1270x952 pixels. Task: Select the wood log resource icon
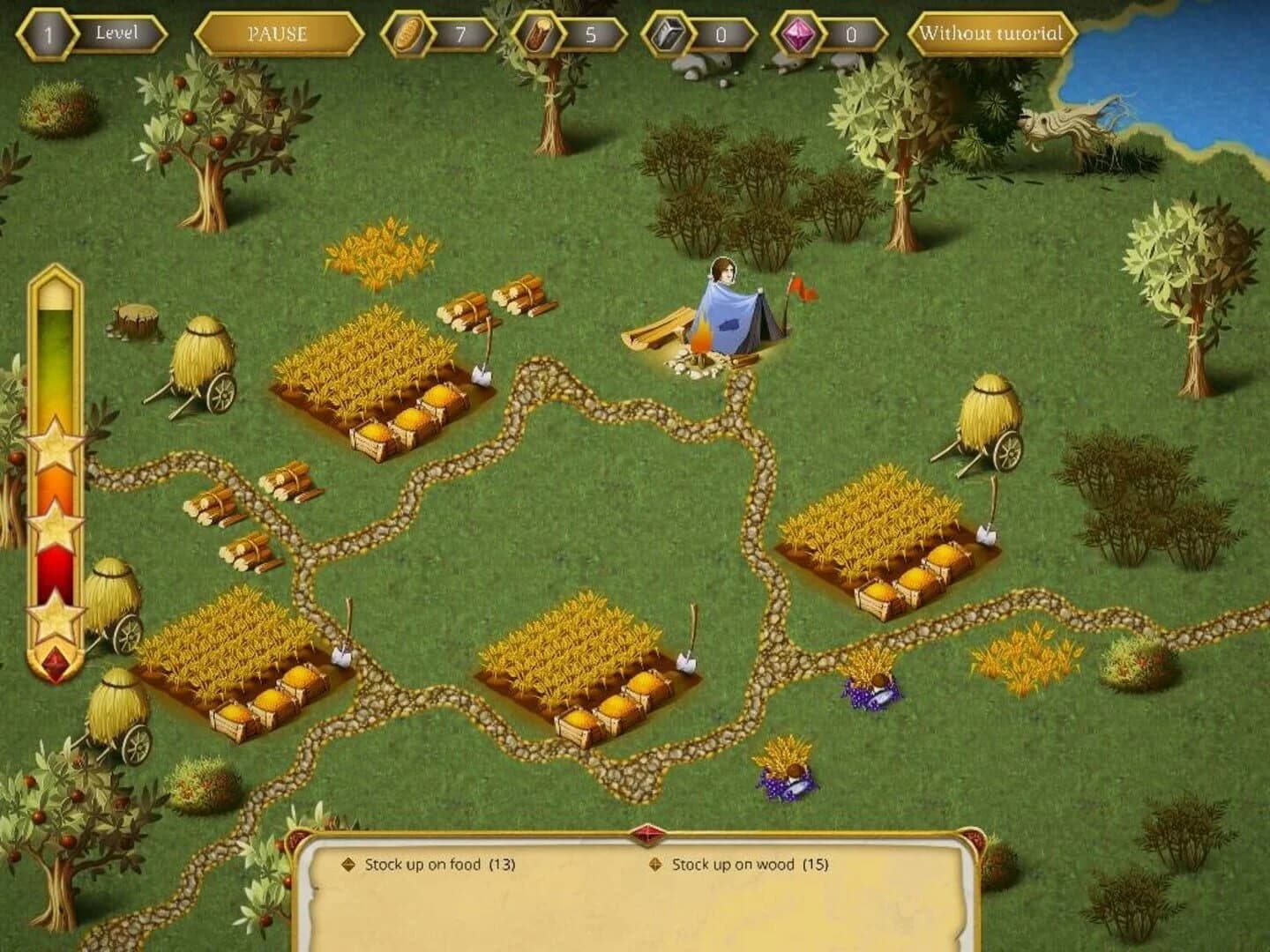click(540, 33)
